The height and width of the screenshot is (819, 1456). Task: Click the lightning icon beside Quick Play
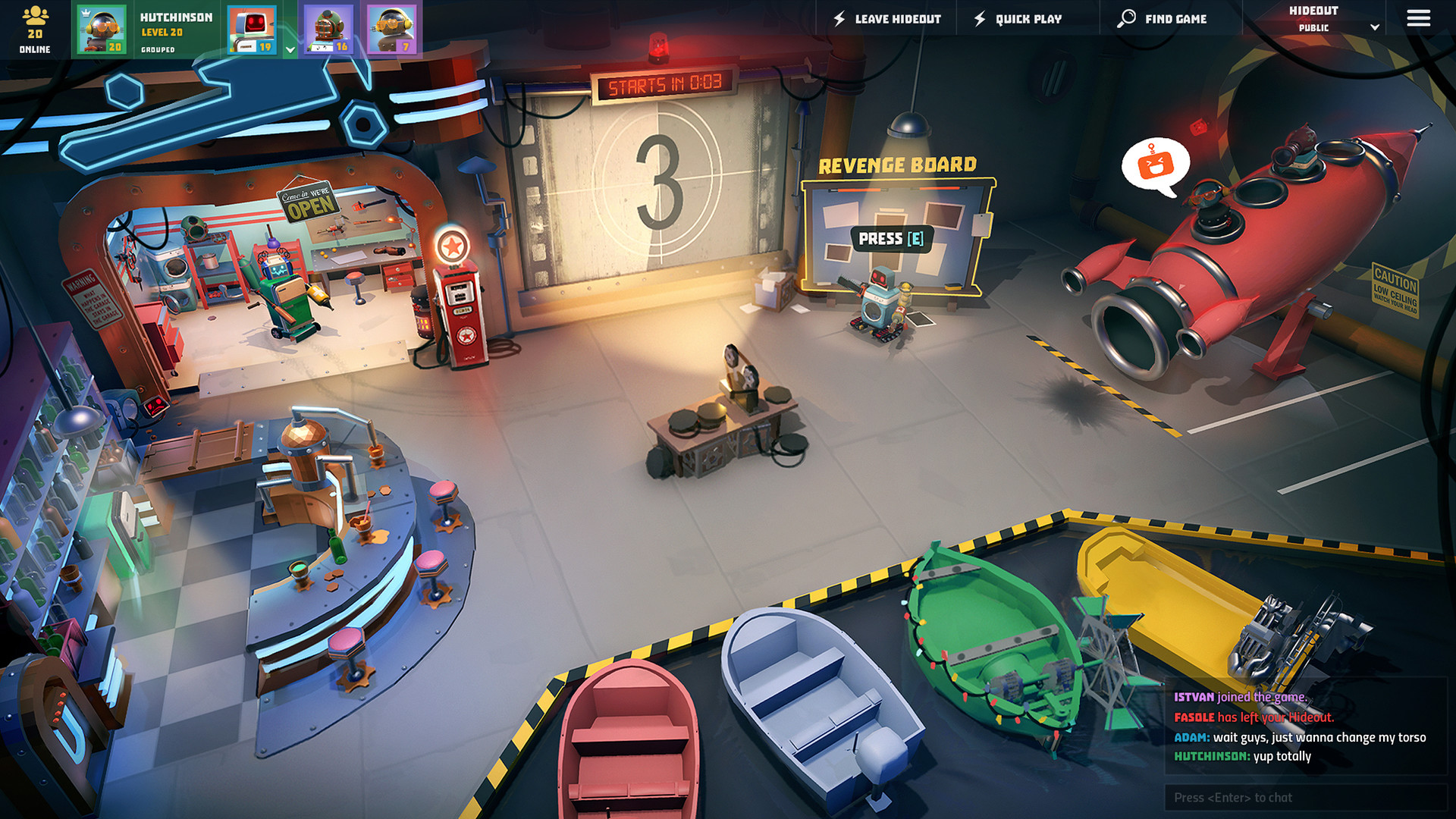pos(979,18)
